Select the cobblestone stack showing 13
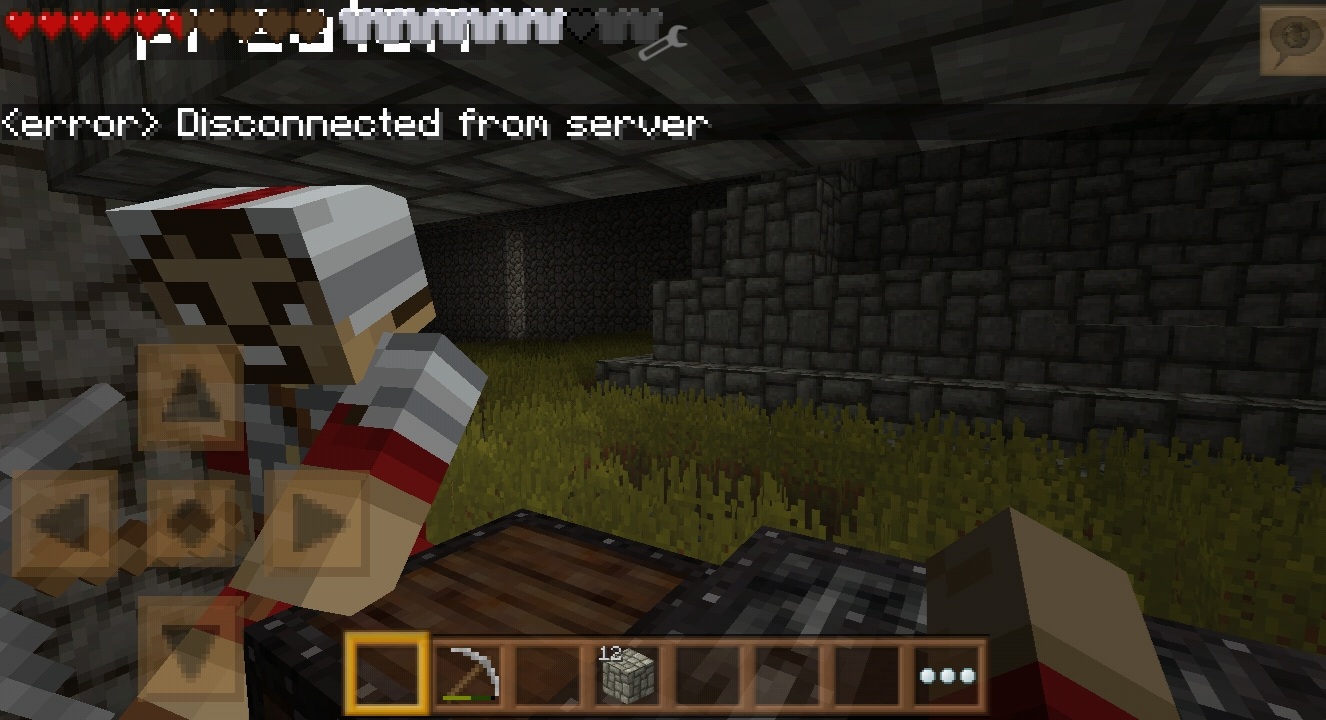Image resolution: width=1326 pixels, height=720 pixels. pyautogui.click(x=626, y=675)
